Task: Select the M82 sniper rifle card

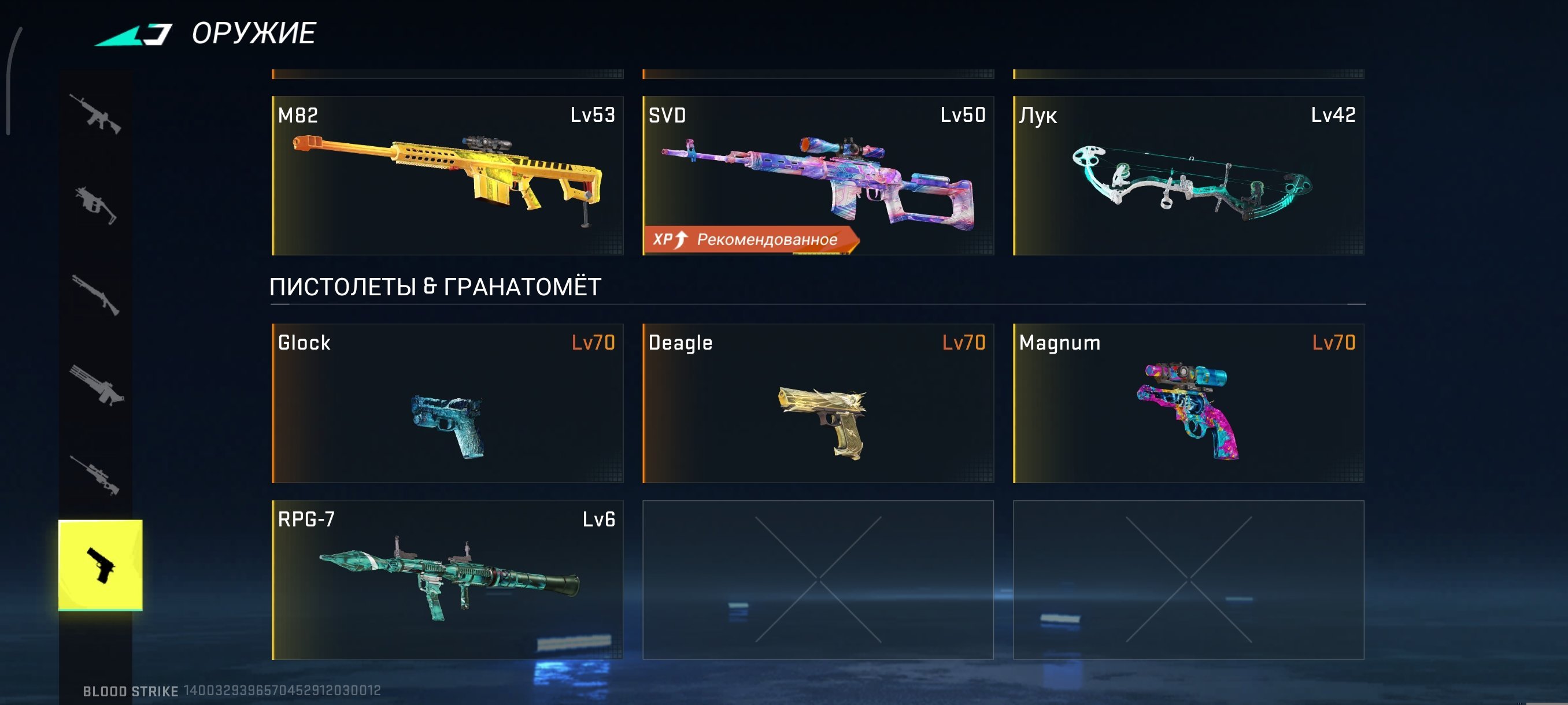Action: [448, 175]
